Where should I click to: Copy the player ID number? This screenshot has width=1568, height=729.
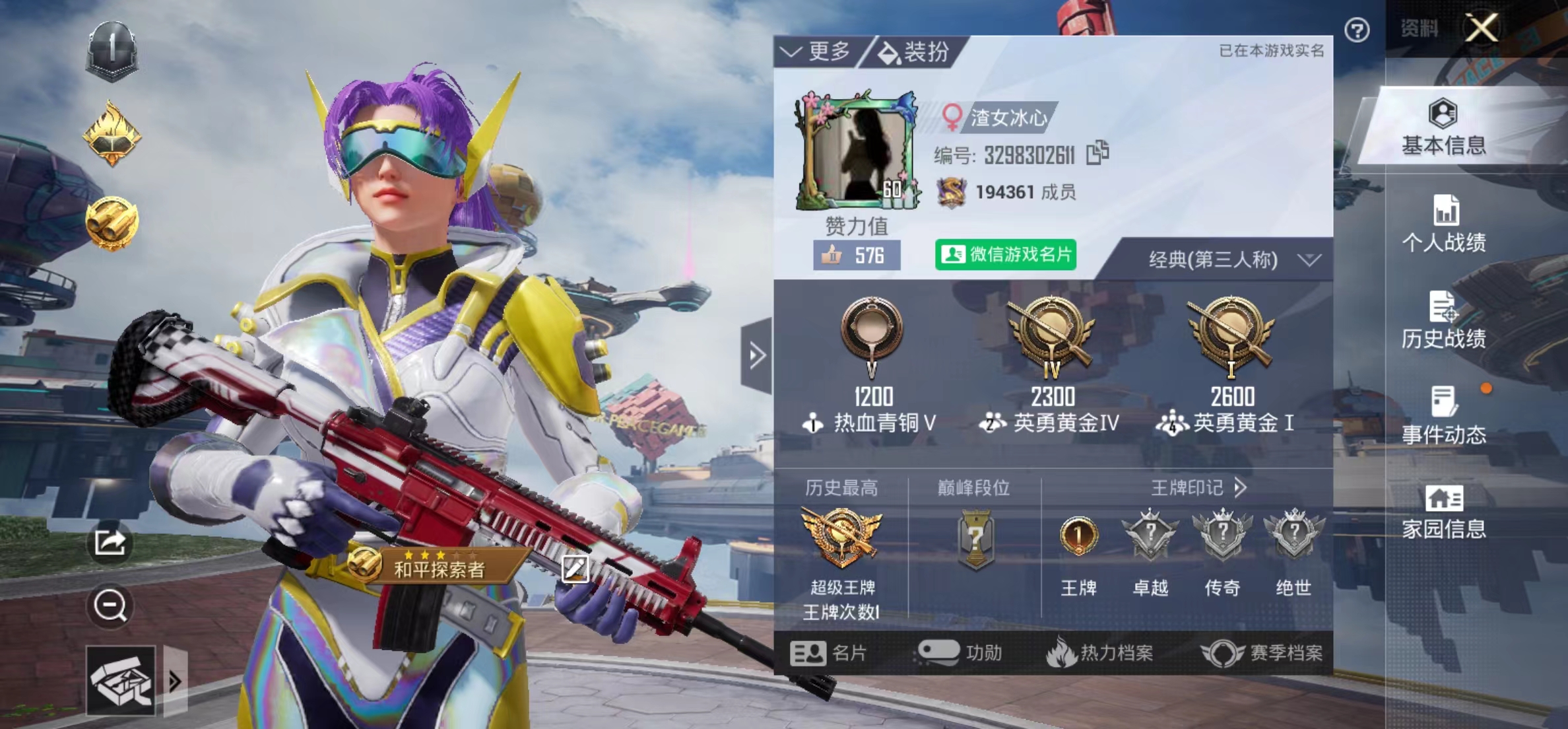[1097, 154]
